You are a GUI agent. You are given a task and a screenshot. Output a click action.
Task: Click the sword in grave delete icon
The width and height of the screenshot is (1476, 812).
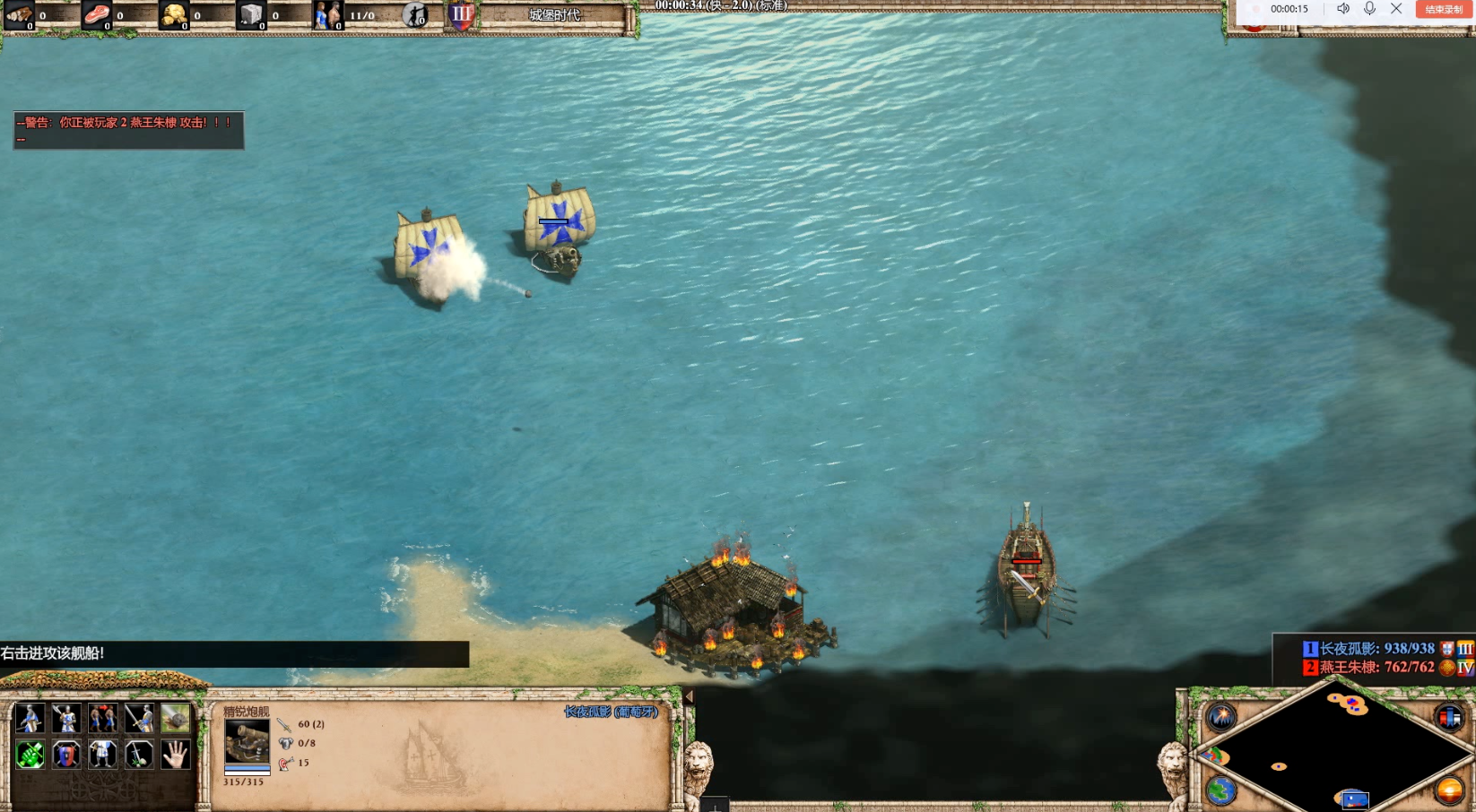(x=139, y=755)
